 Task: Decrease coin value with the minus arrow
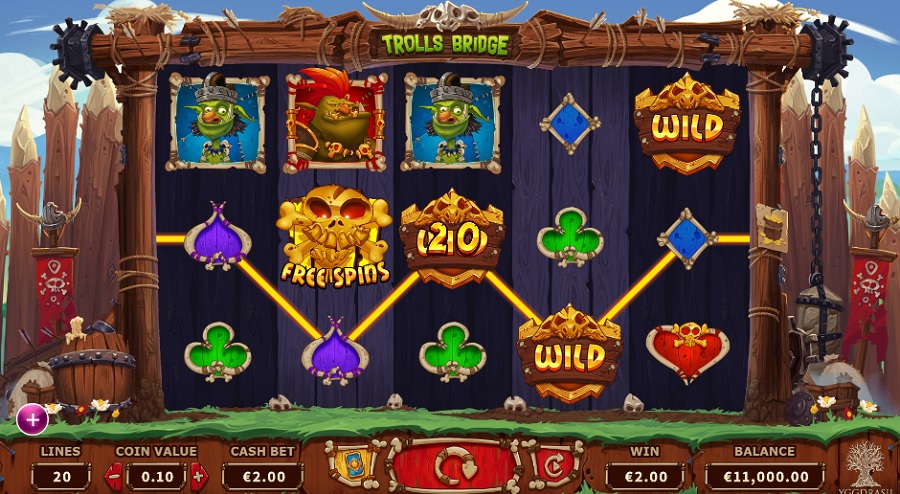coord(113,476)
